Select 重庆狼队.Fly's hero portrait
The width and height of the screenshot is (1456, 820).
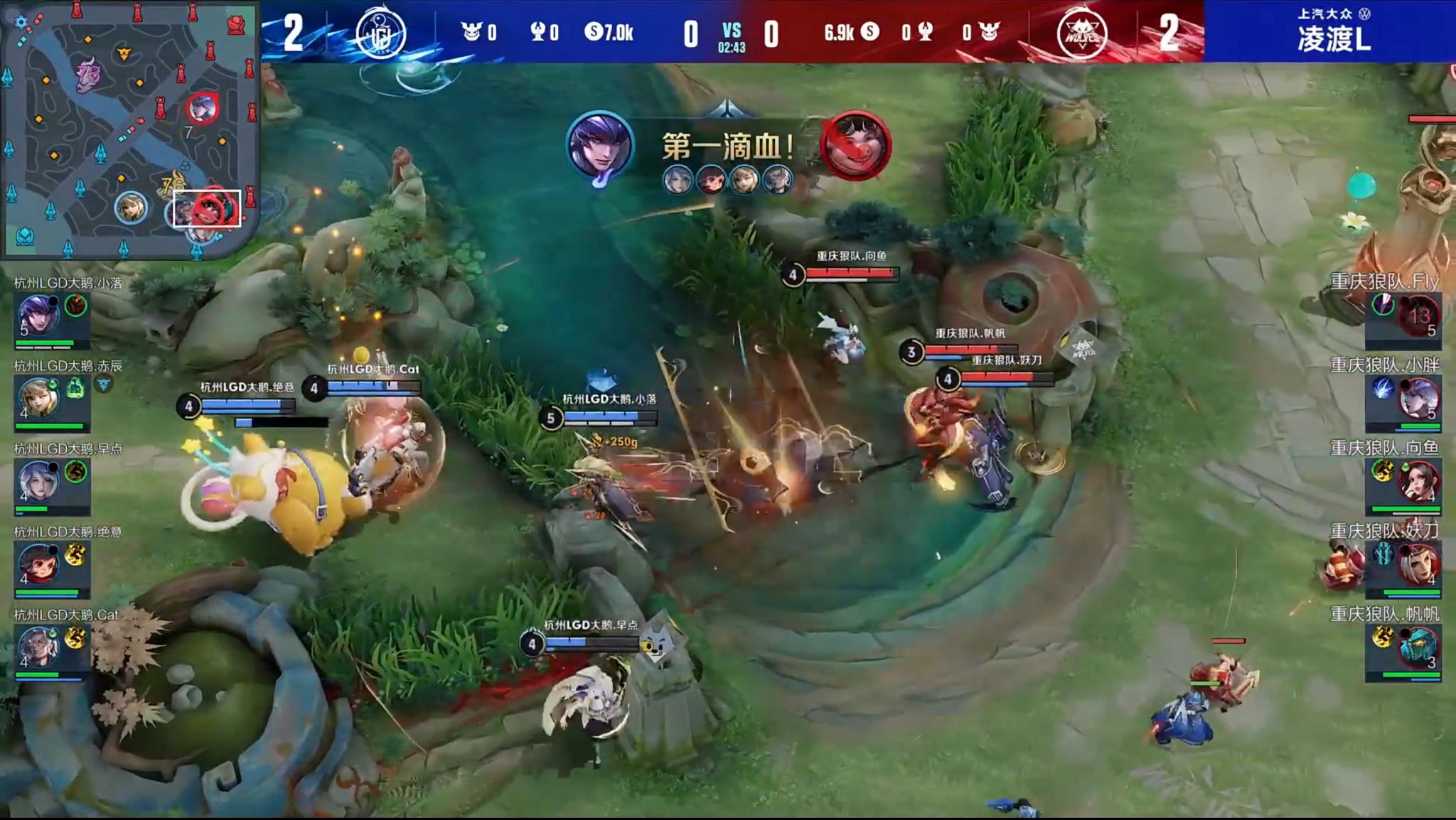(x=1417, y=320)
